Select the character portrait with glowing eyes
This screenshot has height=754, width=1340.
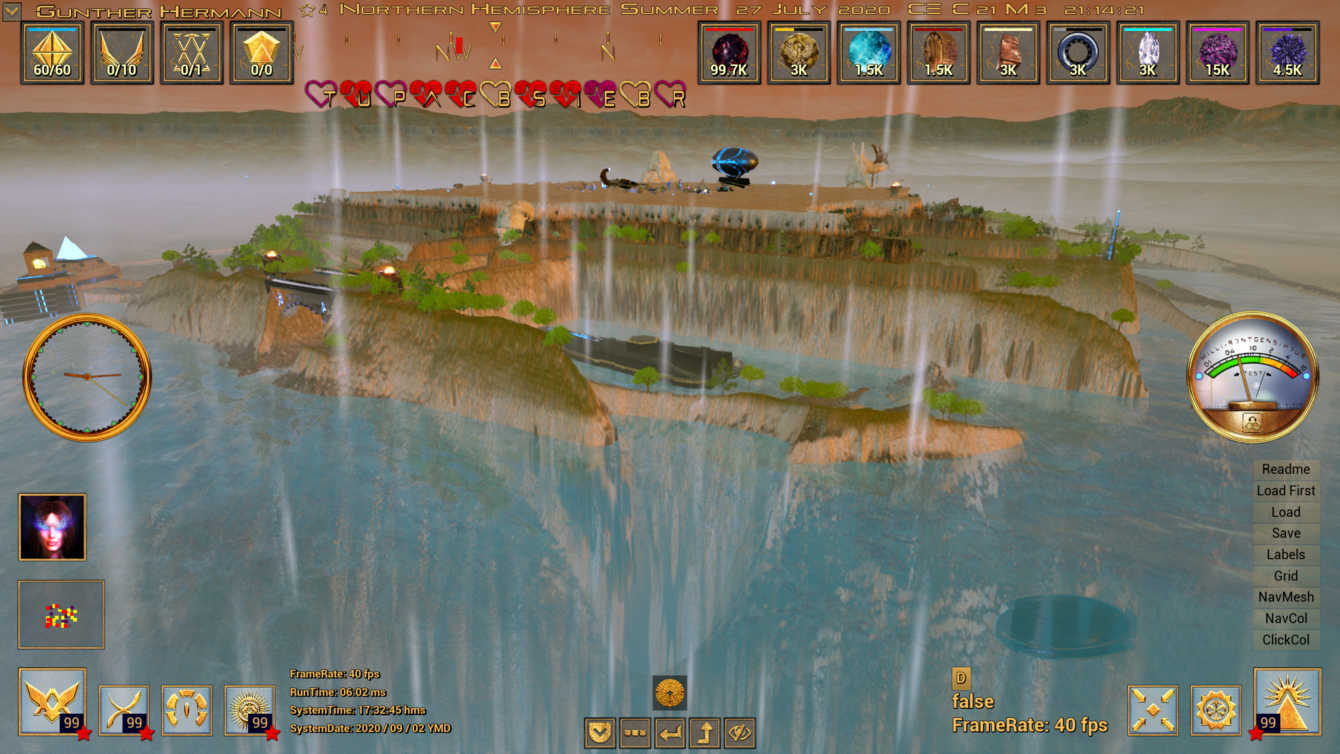(x=52, y=527)
